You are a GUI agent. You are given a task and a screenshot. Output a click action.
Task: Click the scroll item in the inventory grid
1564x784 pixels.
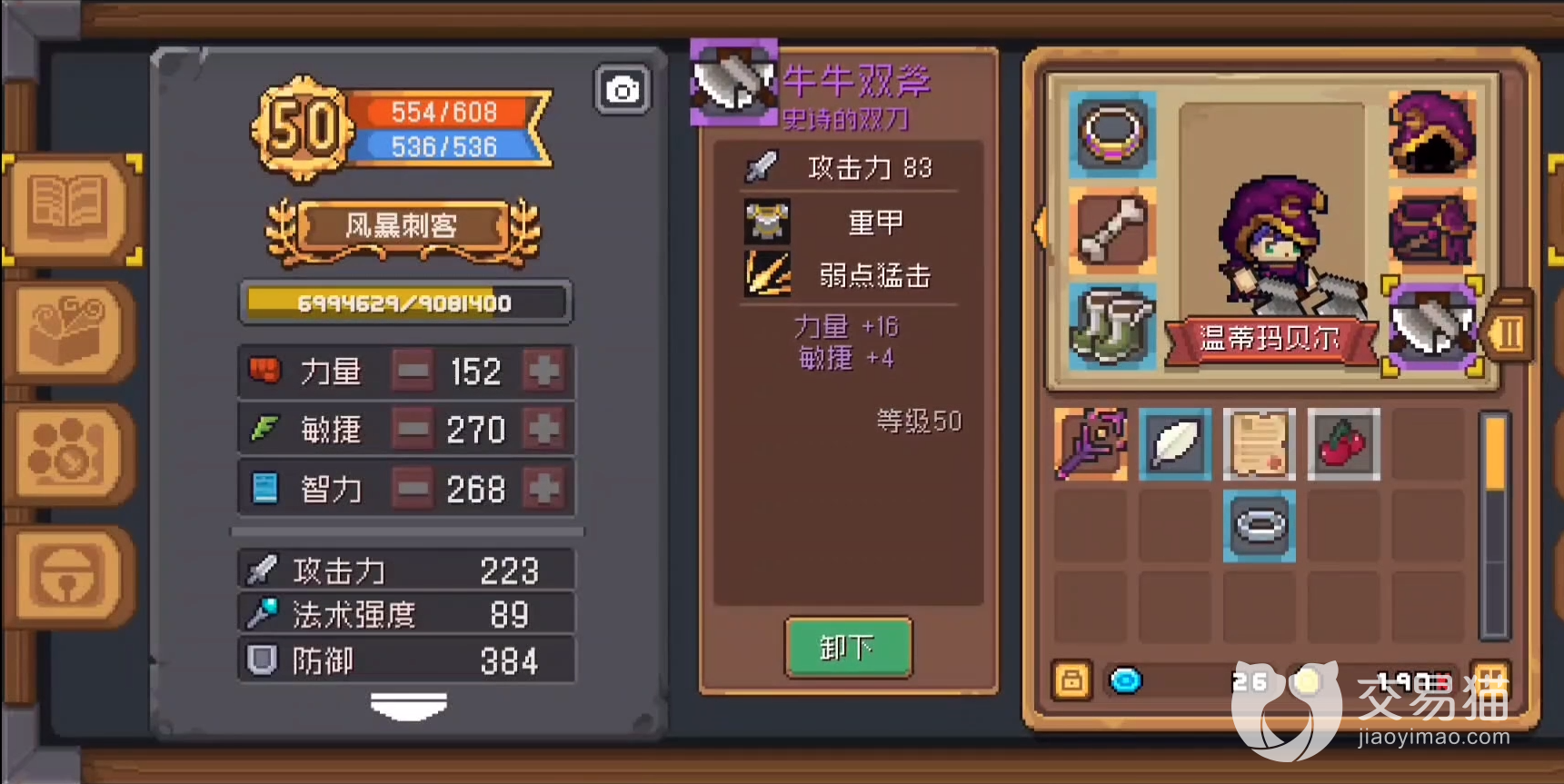coord(1260,446)
